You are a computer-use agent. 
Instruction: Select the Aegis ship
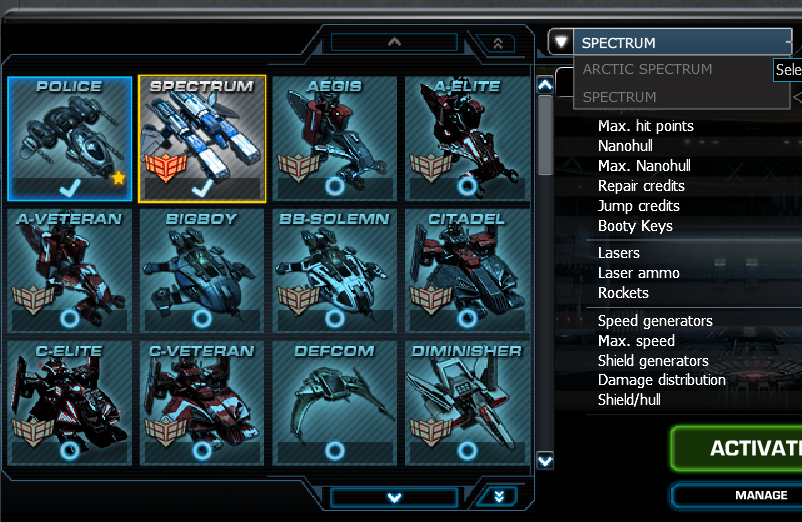[334, 138]
